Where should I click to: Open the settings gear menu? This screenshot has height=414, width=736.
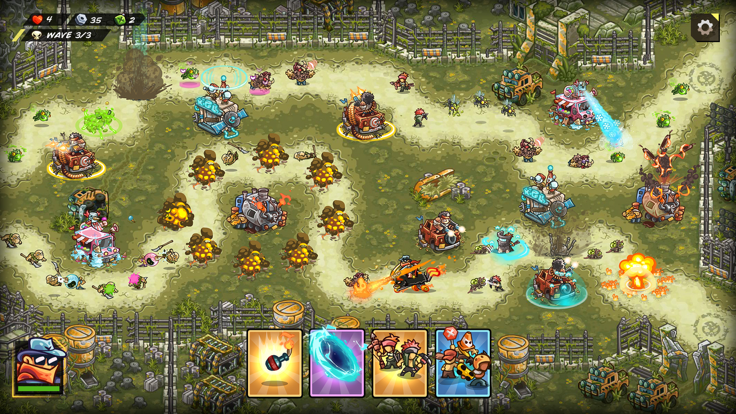705,28
